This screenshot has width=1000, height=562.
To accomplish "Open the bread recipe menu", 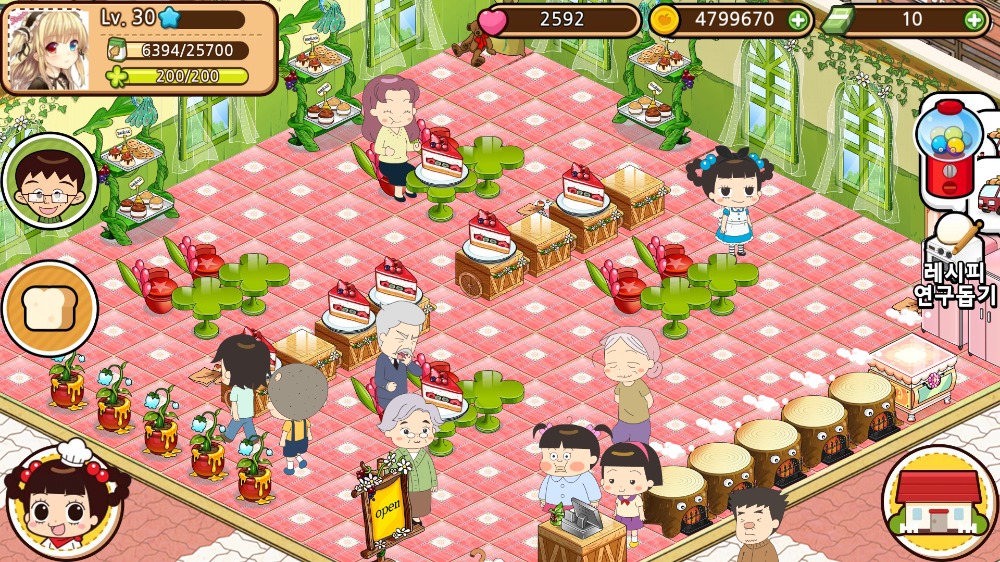I will click(x=48, y=308).
